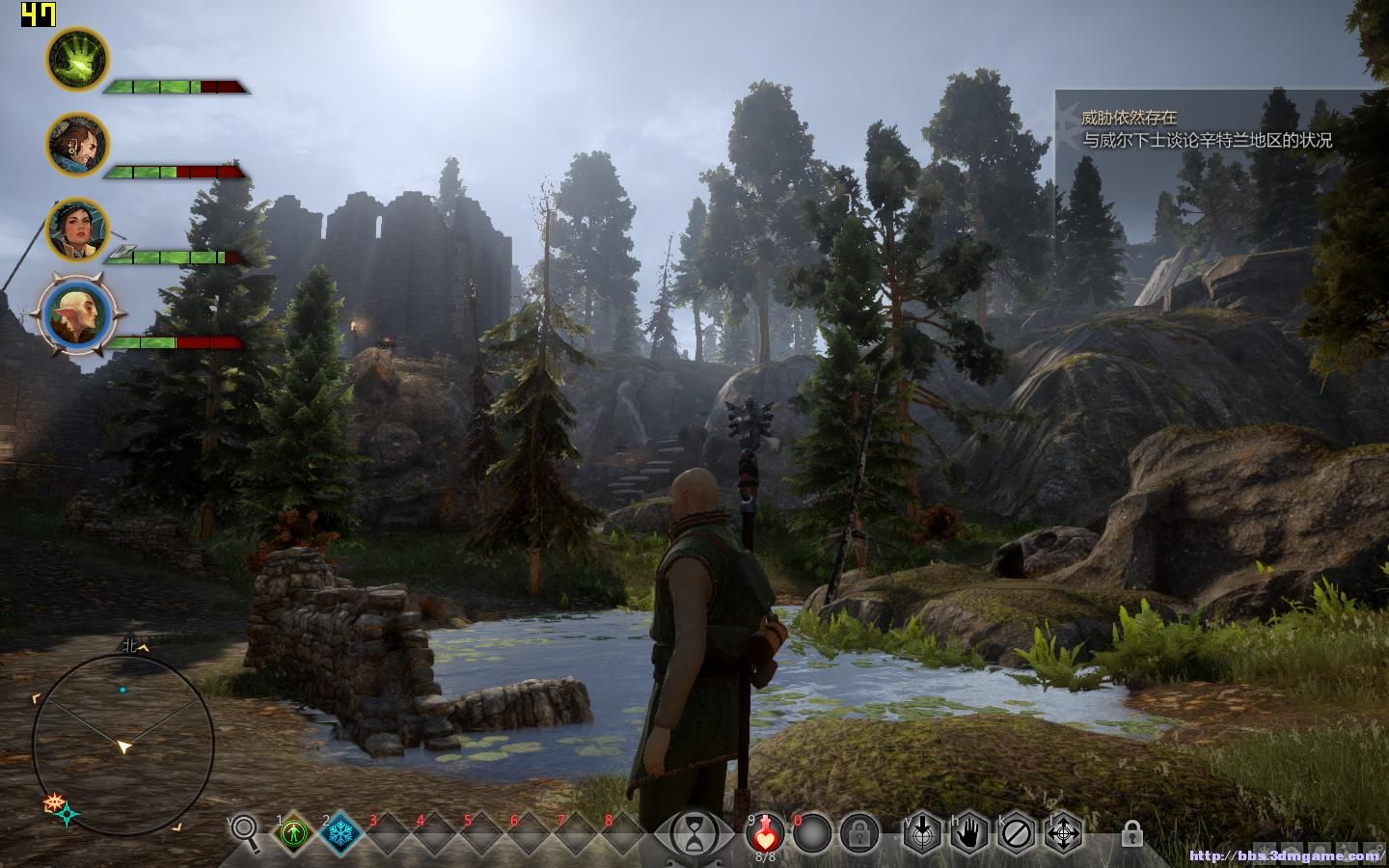1389x868 pixels.
Task: Select the bearded warrior party portrait
Action: [77, 144]
